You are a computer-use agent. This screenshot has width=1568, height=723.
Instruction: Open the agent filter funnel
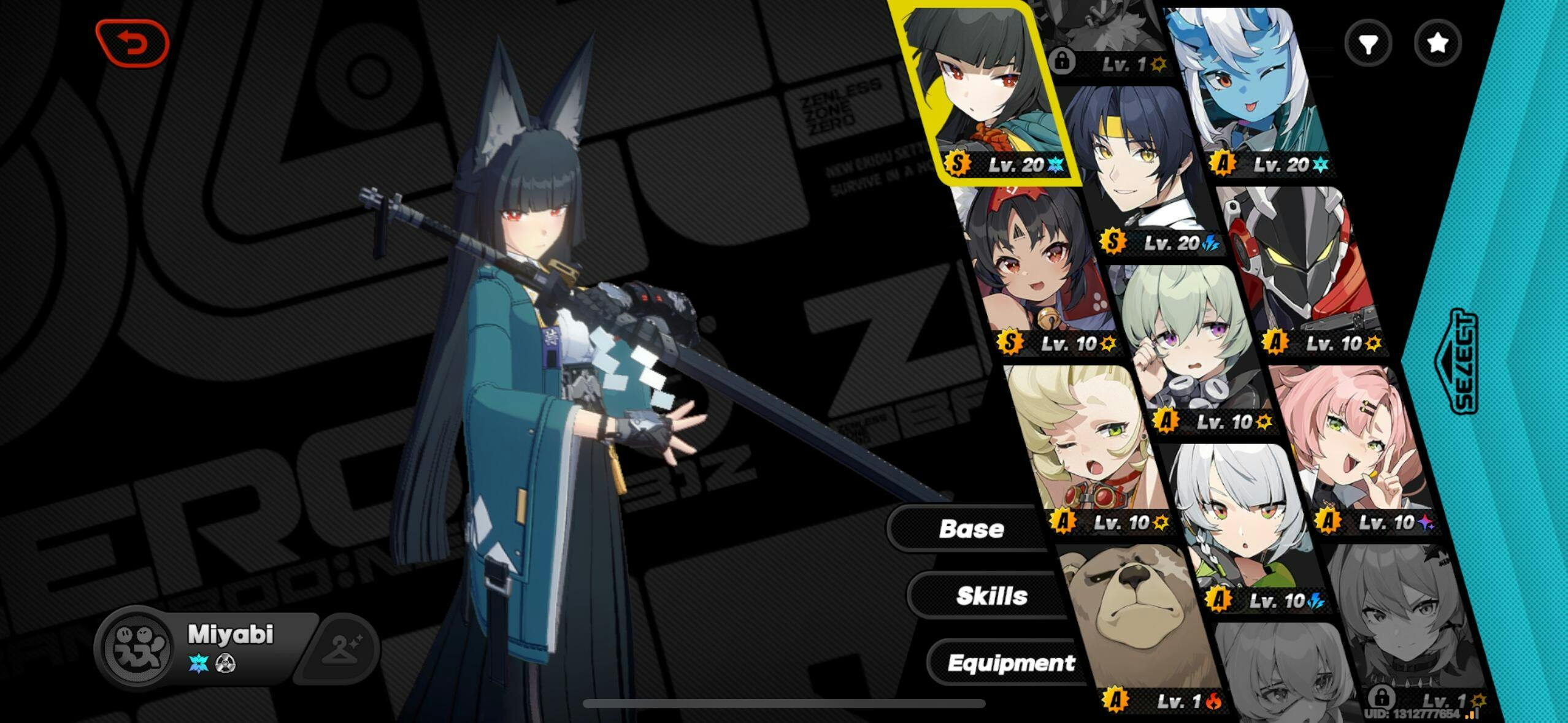[1368, 43]
